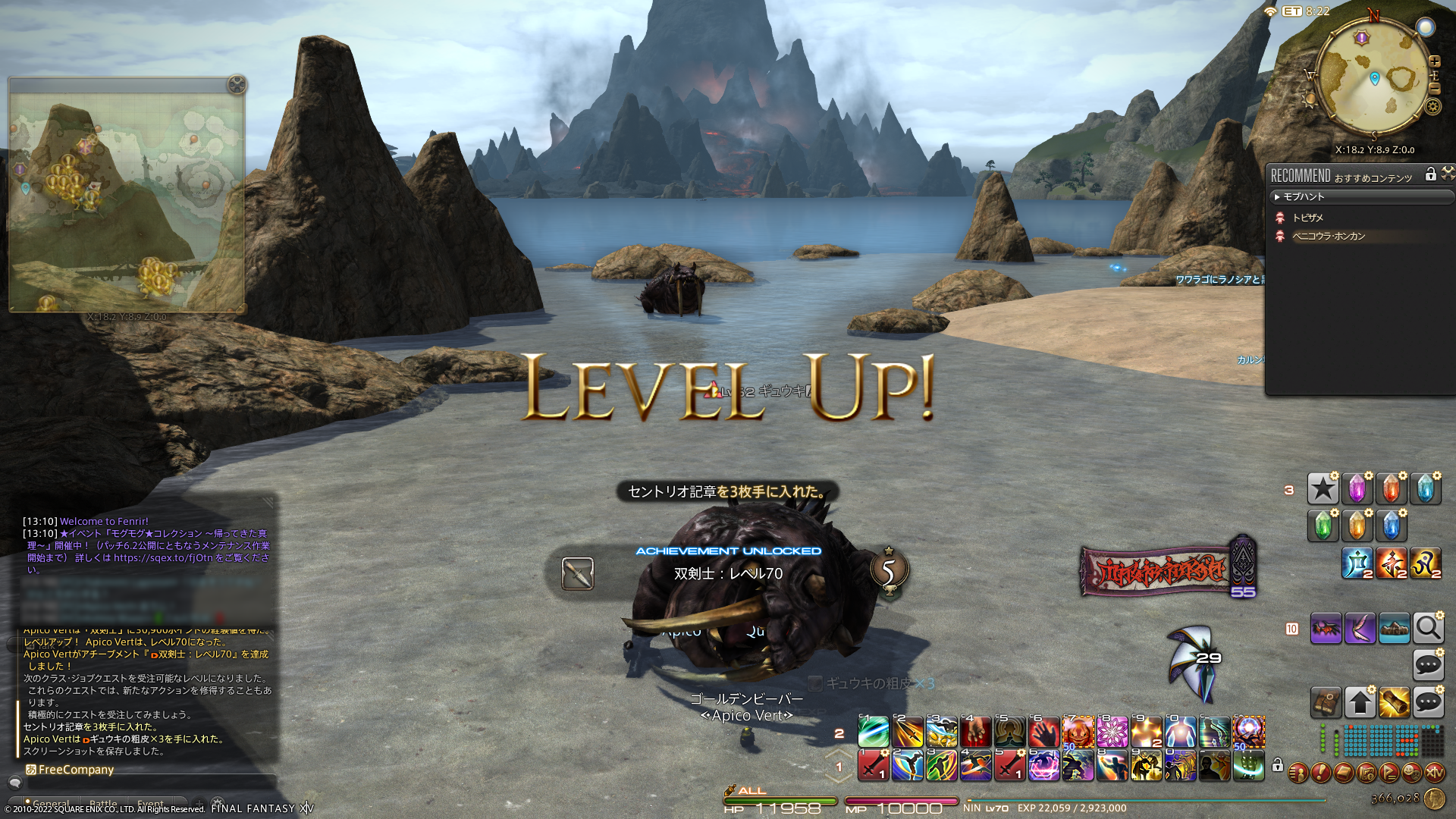The image size is (1456, 819).
Task: Select the トビザメ hunt entry
Action: click(x=1307, y=218)
